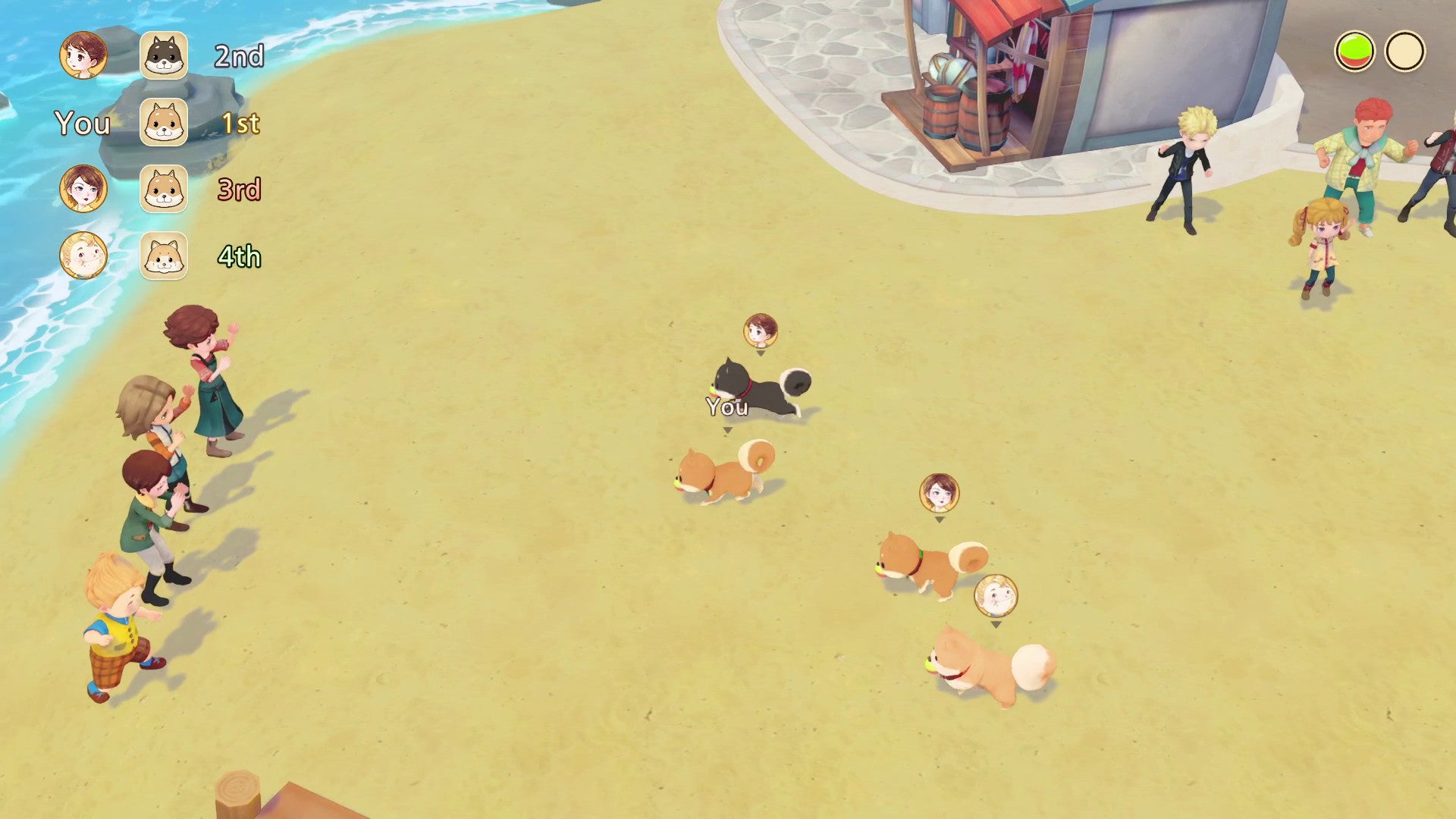
Task: Select the black Shiba dog icon ranked 2nd
Action: point(163,56)
